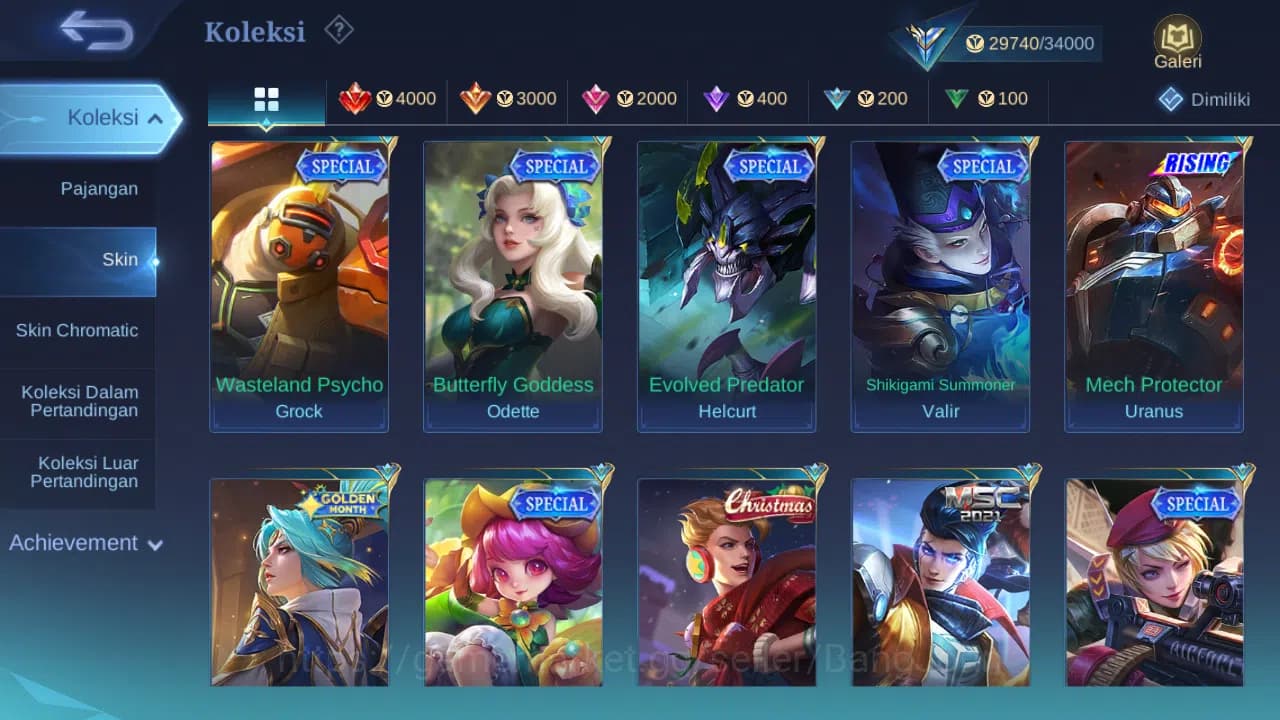Click the grid view filter icon
Screen dimensions: 1280x720
[x=265, y=100]
